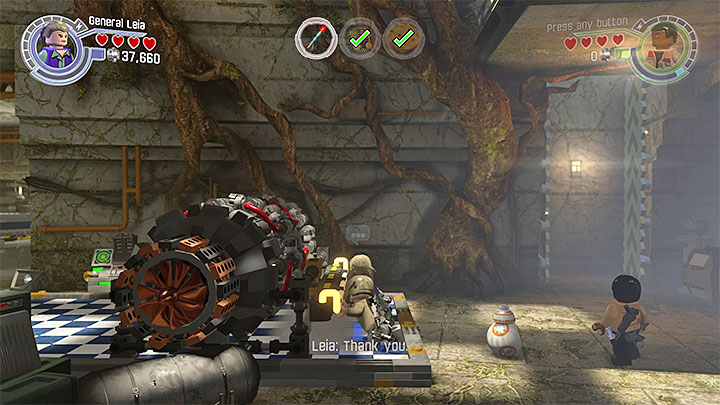Select the rocket objective icon
The height and width of the screenshot is (405, 720).
315,39
